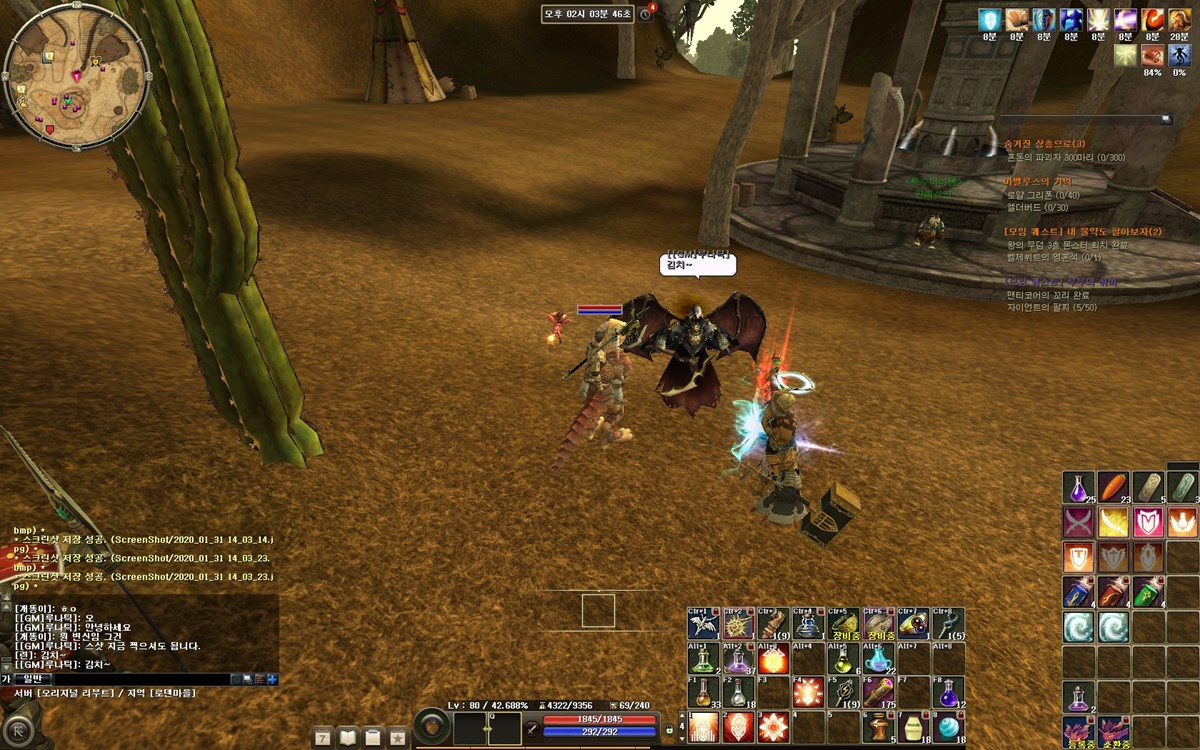Activate the blue striped orb in slot 8
This screenshot has height=750, width=1200.
[946, 727]
